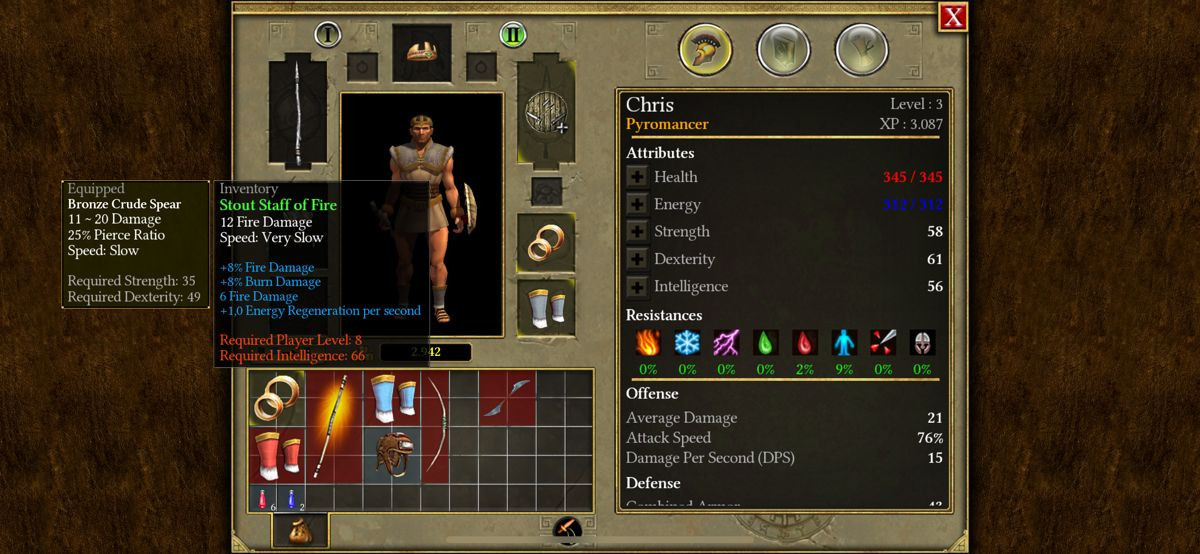Viewport: 1200px width, 554px height.
Task: Select weapon set I
Action: point(328,35)
